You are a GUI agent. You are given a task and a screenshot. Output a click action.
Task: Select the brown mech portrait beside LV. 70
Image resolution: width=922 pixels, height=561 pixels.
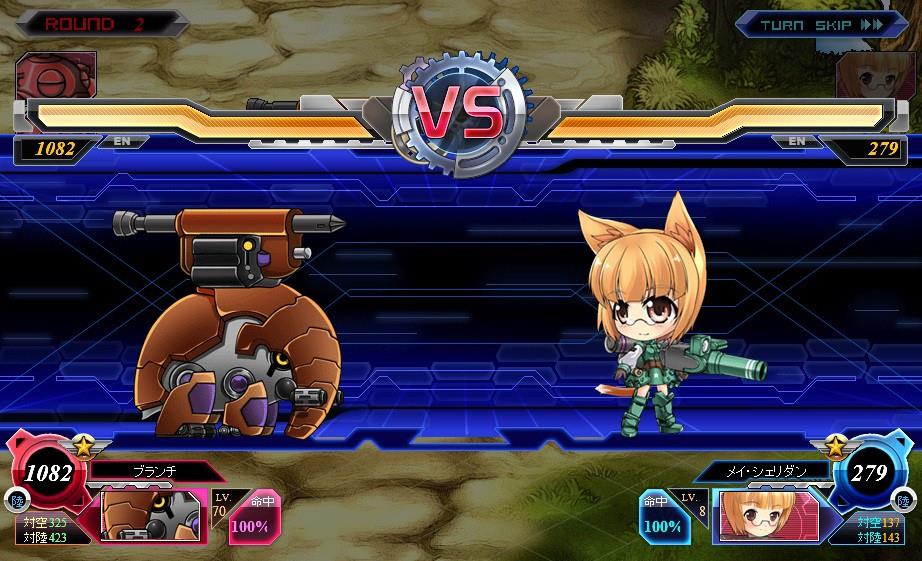[x=151, y=514]
